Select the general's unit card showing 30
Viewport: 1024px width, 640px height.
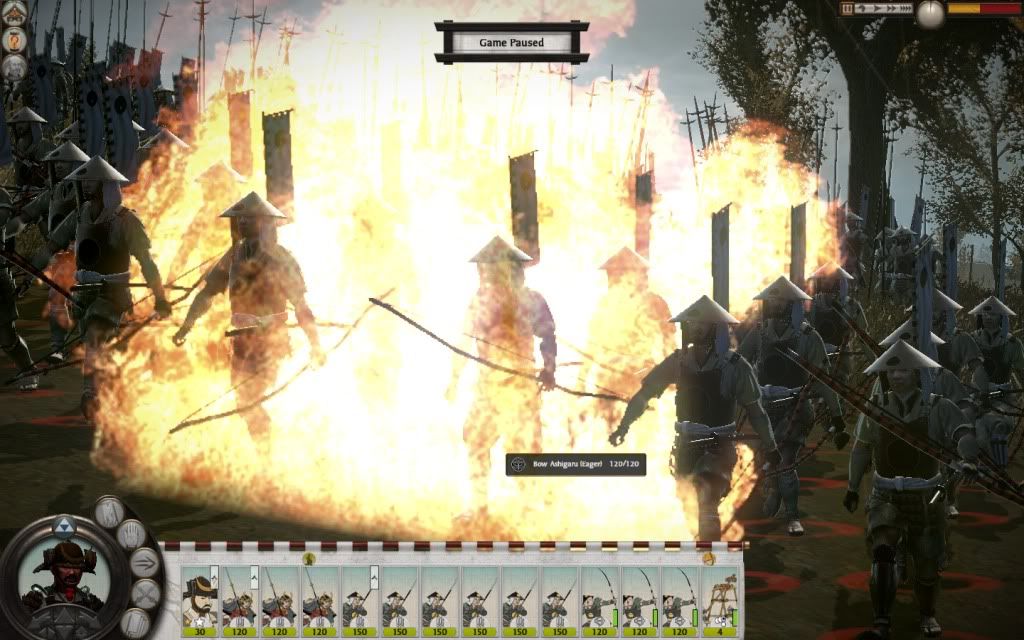[x=200, y=602]
